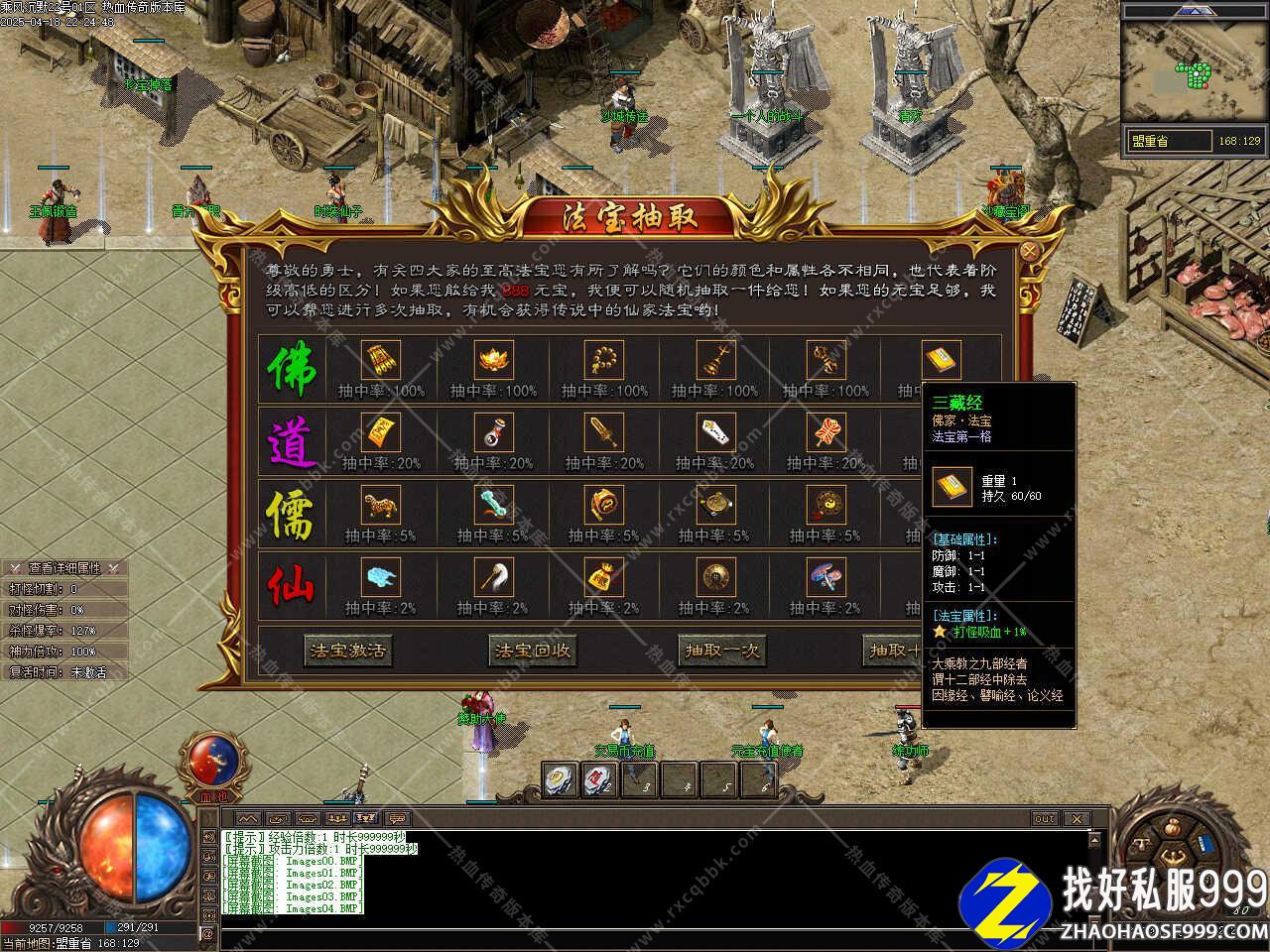Screen dimensions: 1270x952
Task: Pick the yin-yang pendant treasure icon
Action: click(825, 506)
